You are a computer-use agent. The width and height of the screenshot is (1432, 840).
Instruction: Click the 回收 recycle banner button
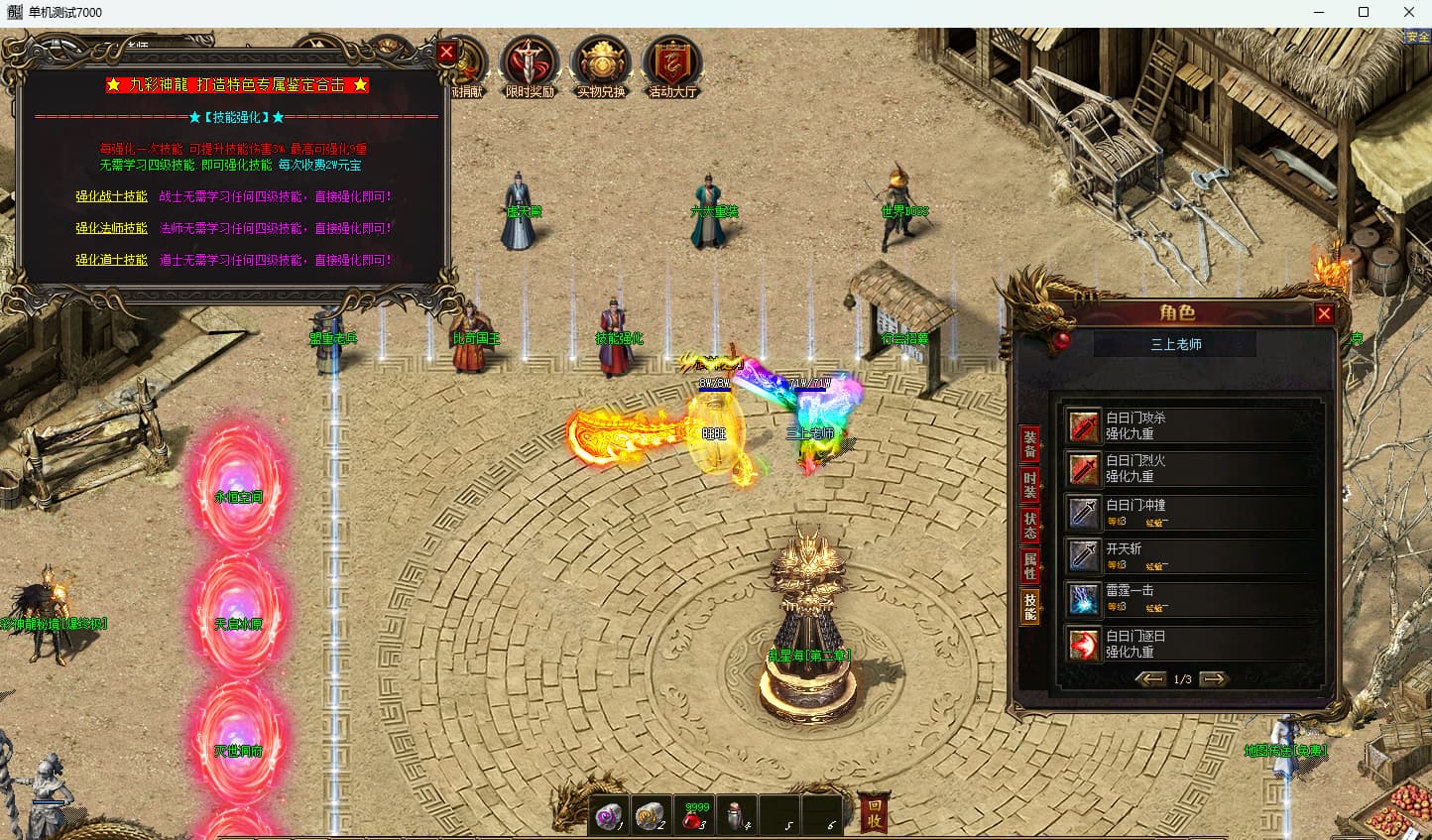click(x=874, y=813)
